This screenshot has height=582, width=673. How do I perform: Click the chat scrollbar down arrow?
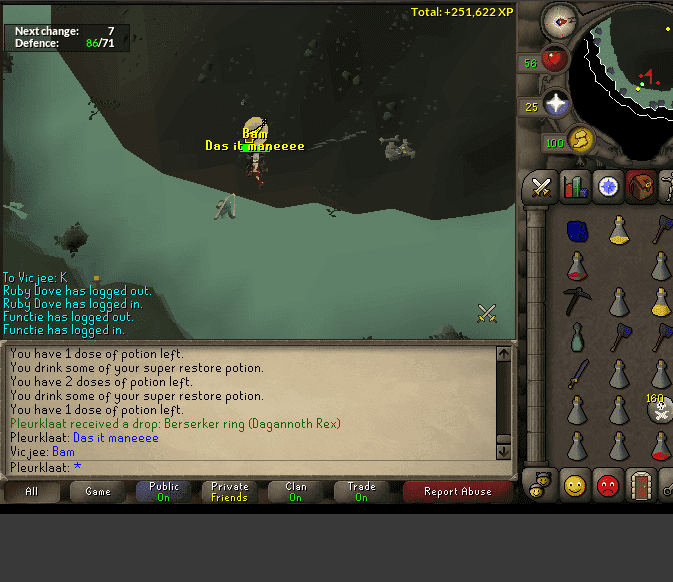[x=504, y=452]
